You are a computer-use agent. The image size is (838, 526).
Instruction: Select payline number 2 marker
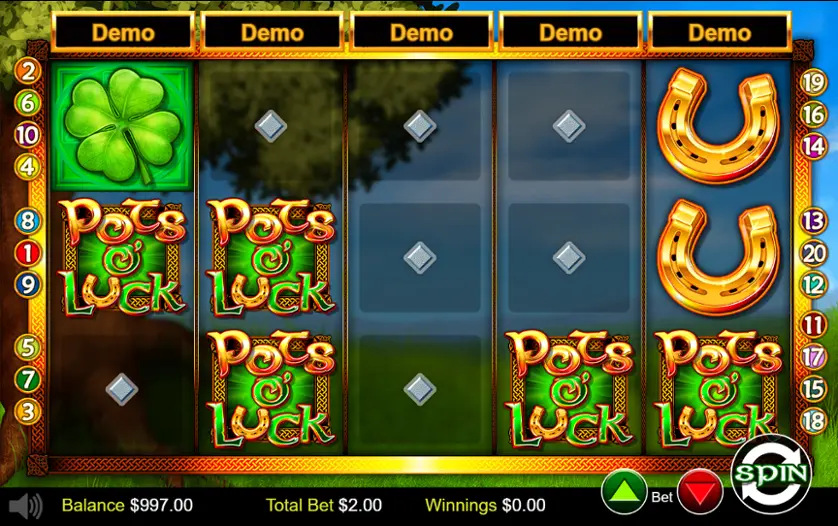coord(28,71)
